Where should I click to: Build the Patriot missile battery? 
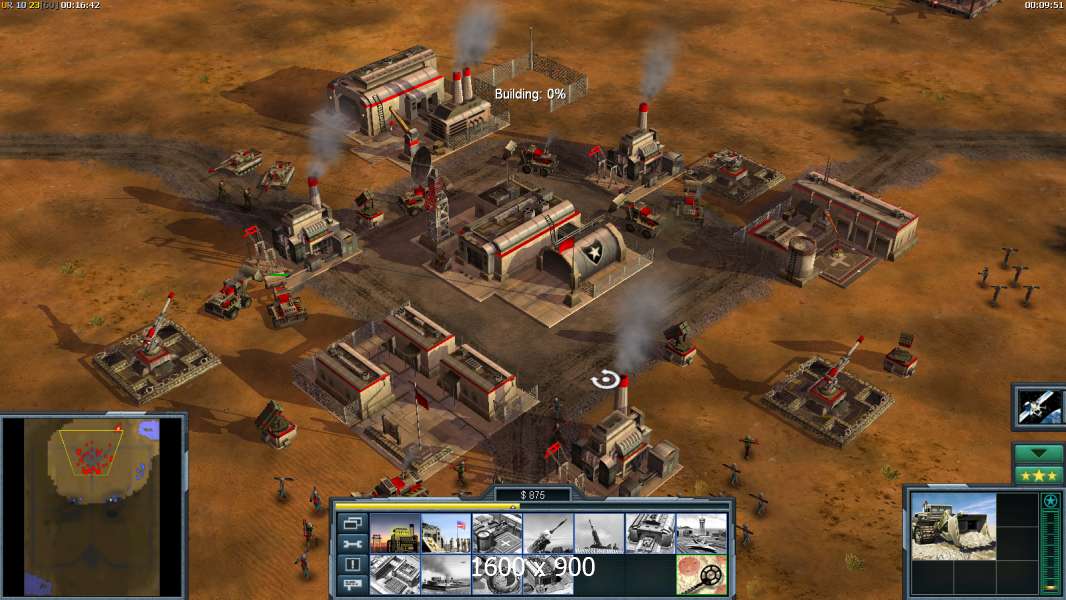coord(547,533)
